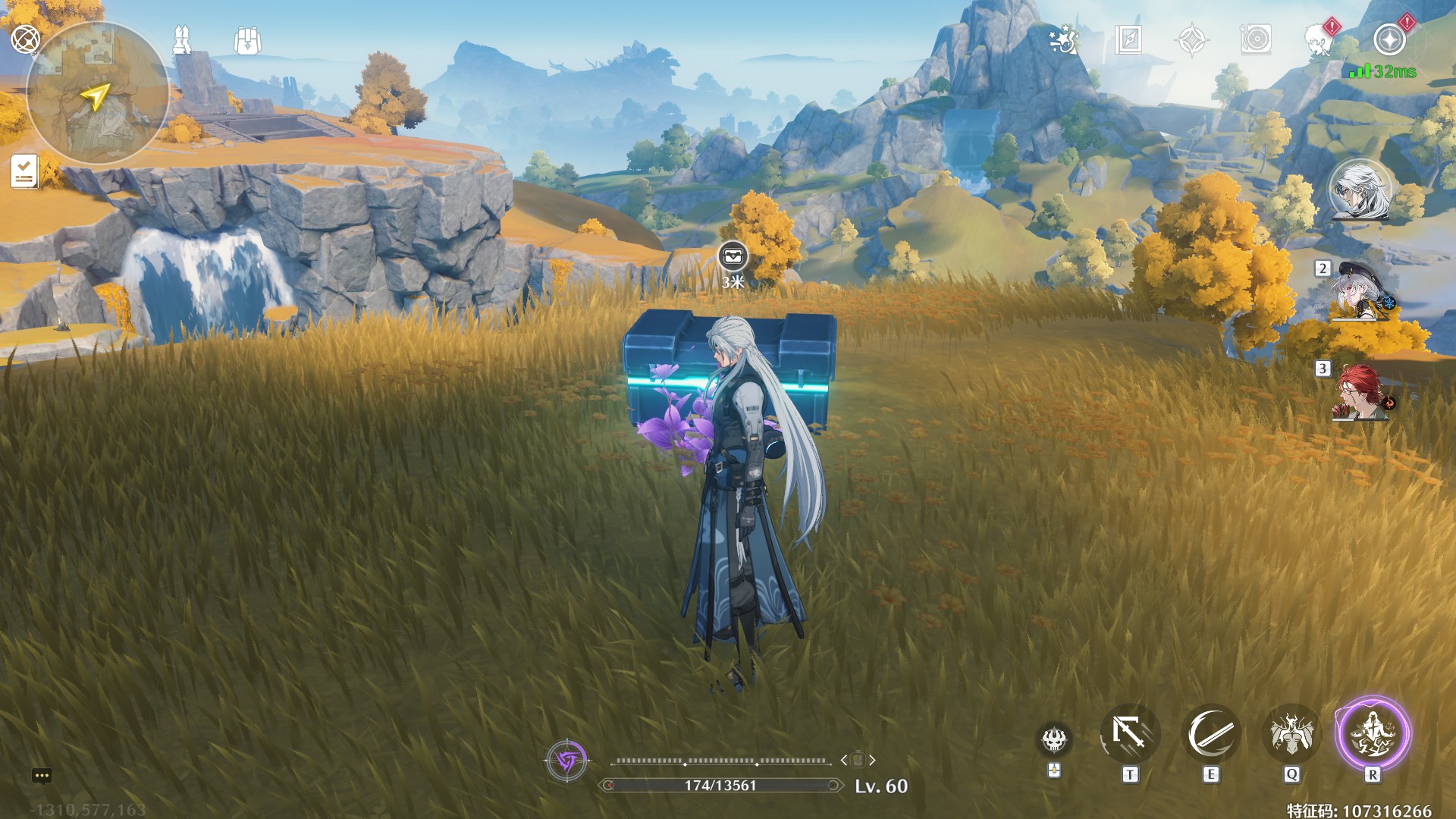Activate the horned skull target skill
1456x819 pixels.
point(1054,739)
